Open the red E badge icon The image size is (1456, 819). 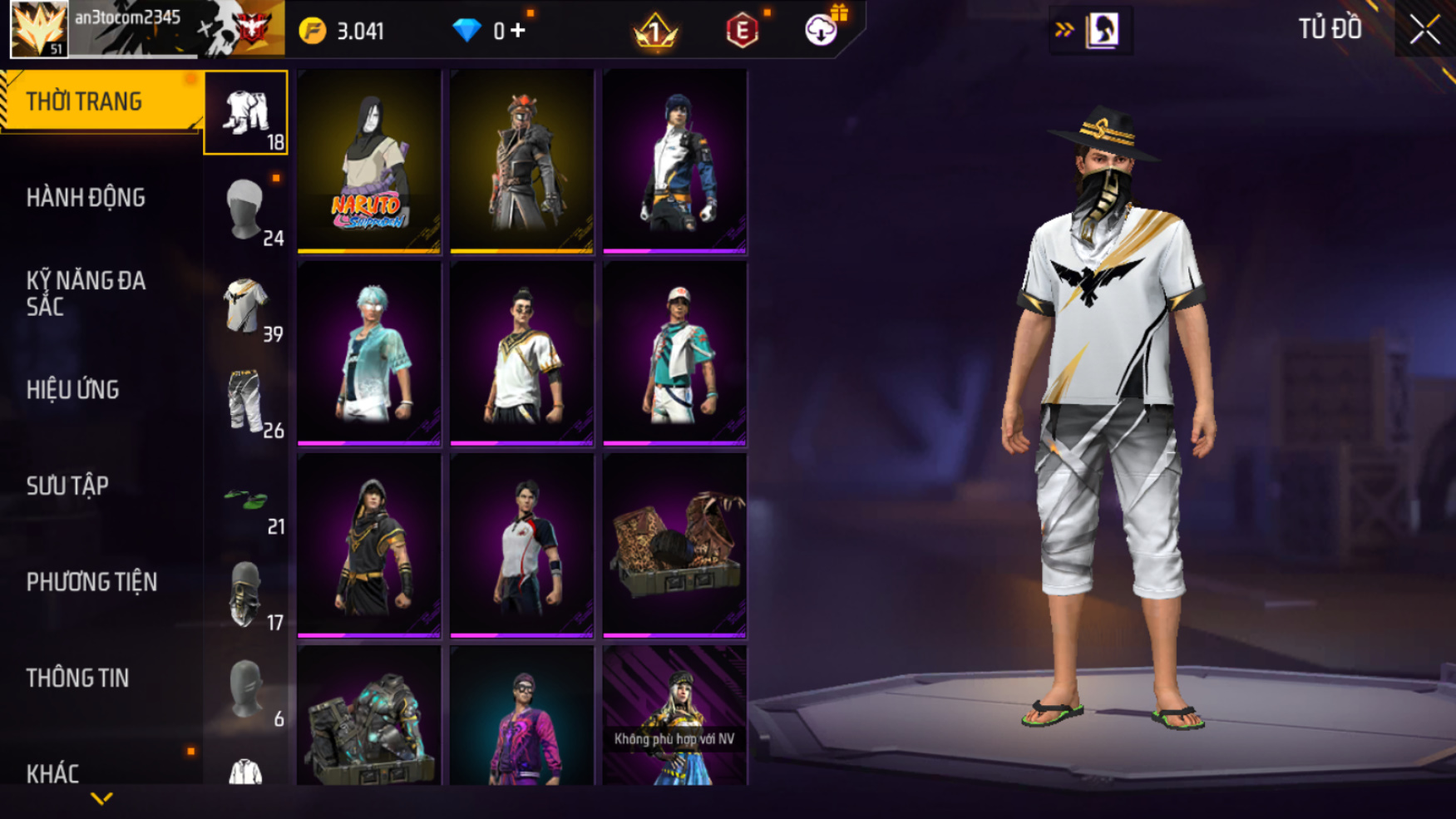pos(742,31)
